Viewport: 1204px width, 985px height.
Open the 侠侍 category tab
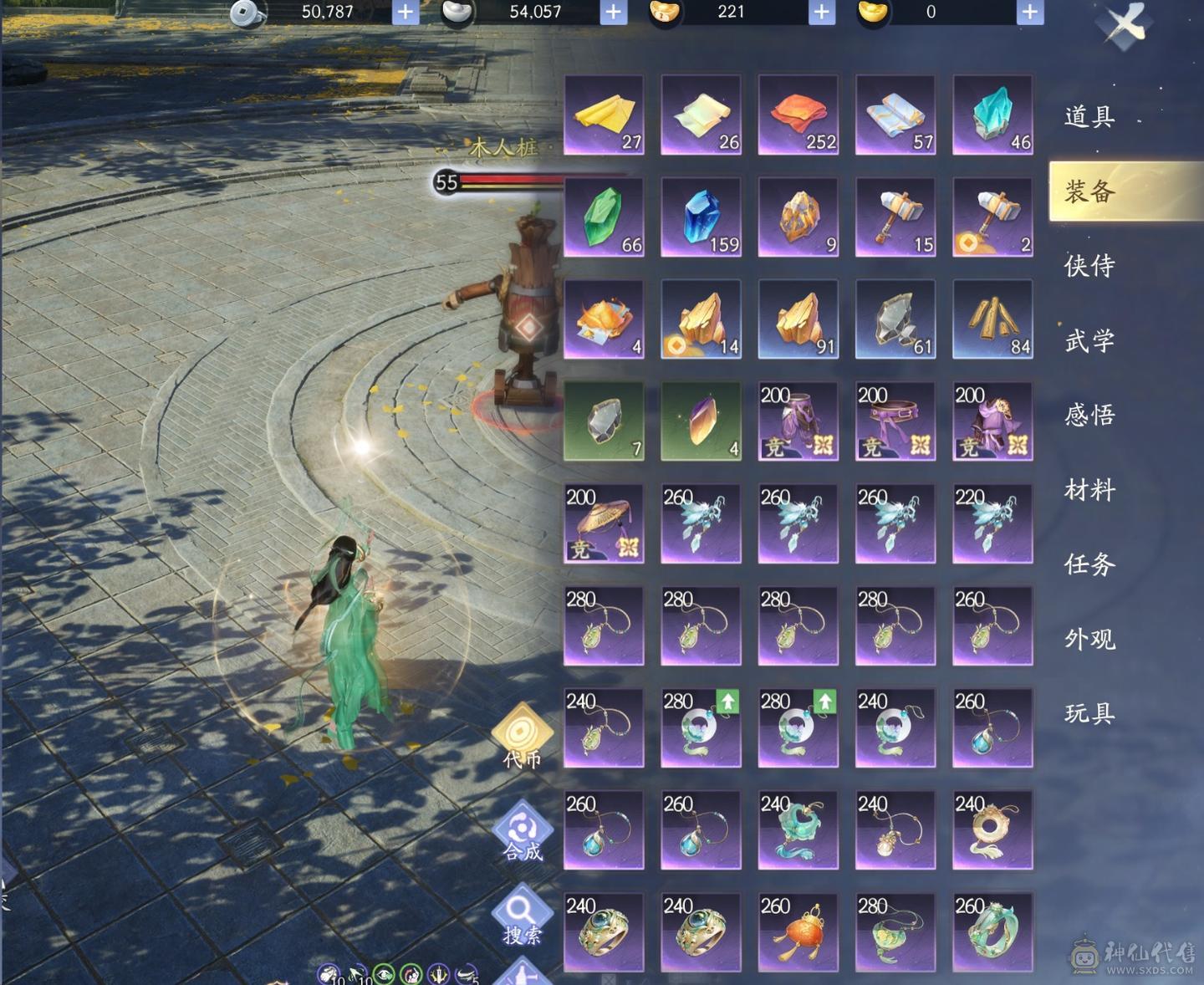pos(1089,266)
